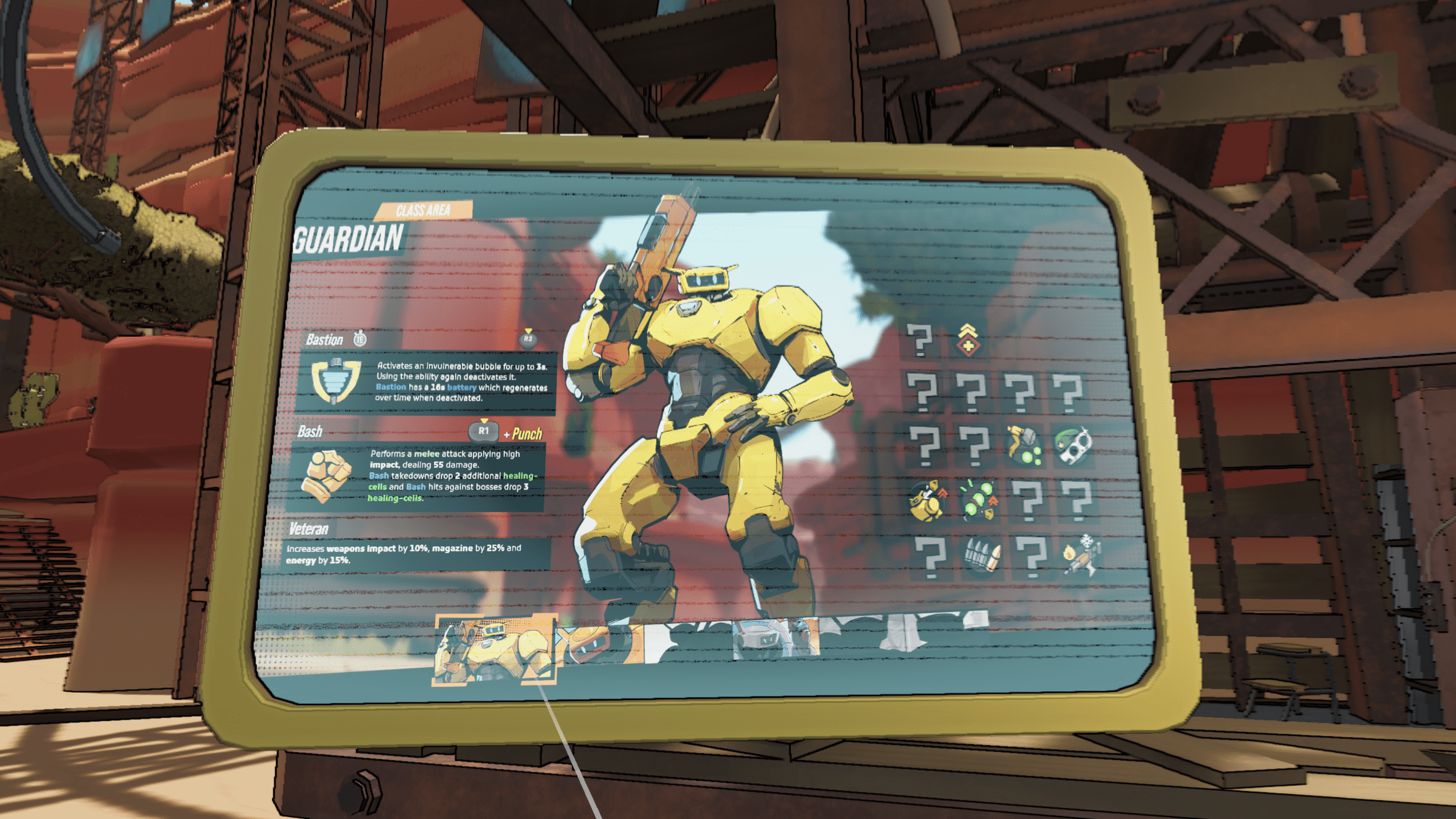Screen dimensions: 1456x819
Task: Inspect the green beret goggles perk
Action: [x=1073, y=446]
